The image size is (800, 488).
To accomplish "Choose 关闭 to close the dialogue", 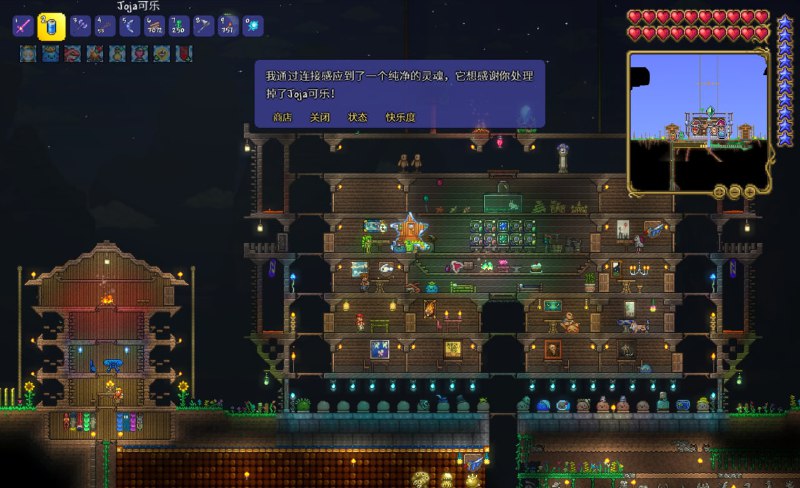I will (x=320, y=117).
